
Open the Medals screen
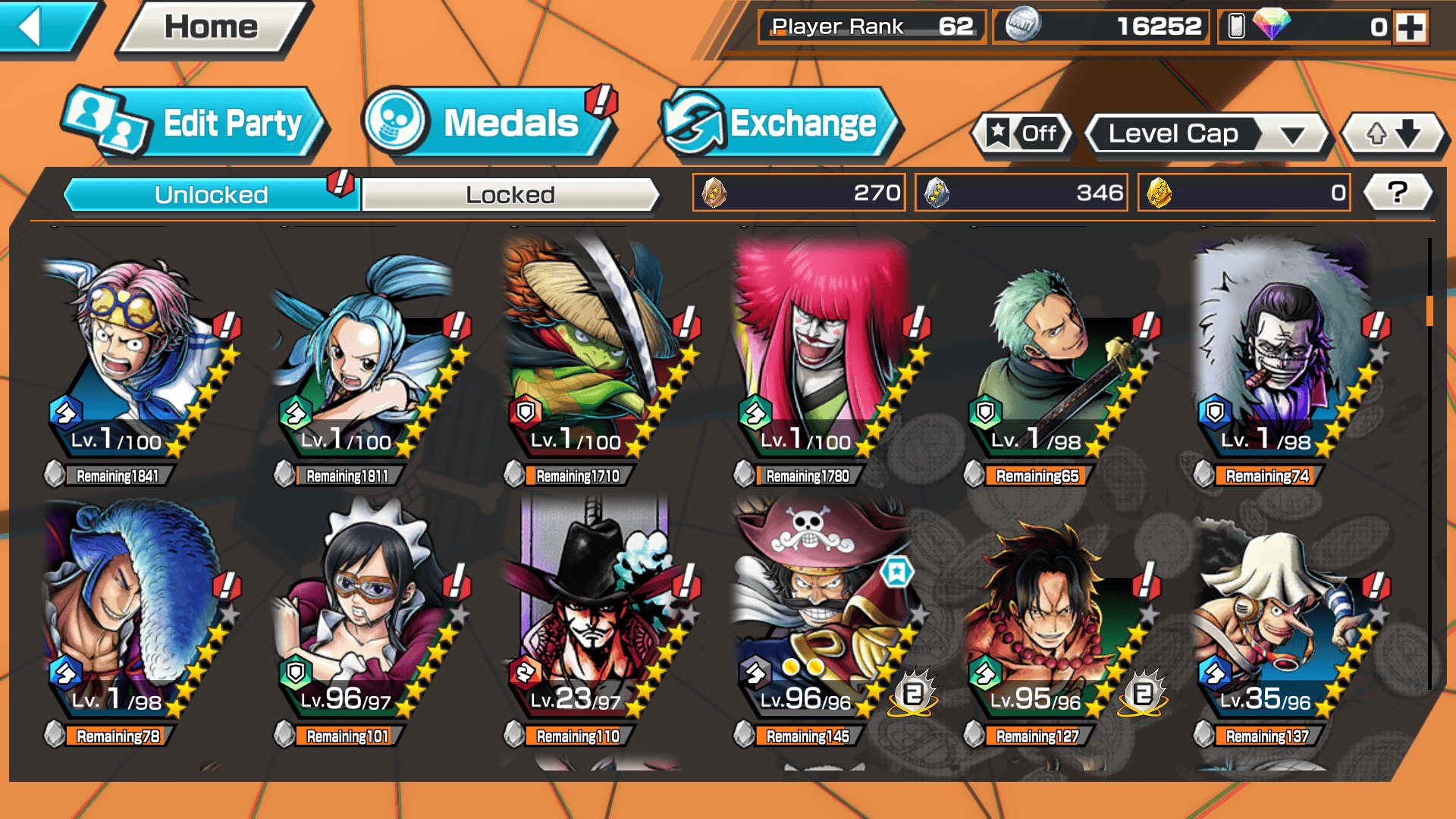pyautogui.click(x=489, y=124)
